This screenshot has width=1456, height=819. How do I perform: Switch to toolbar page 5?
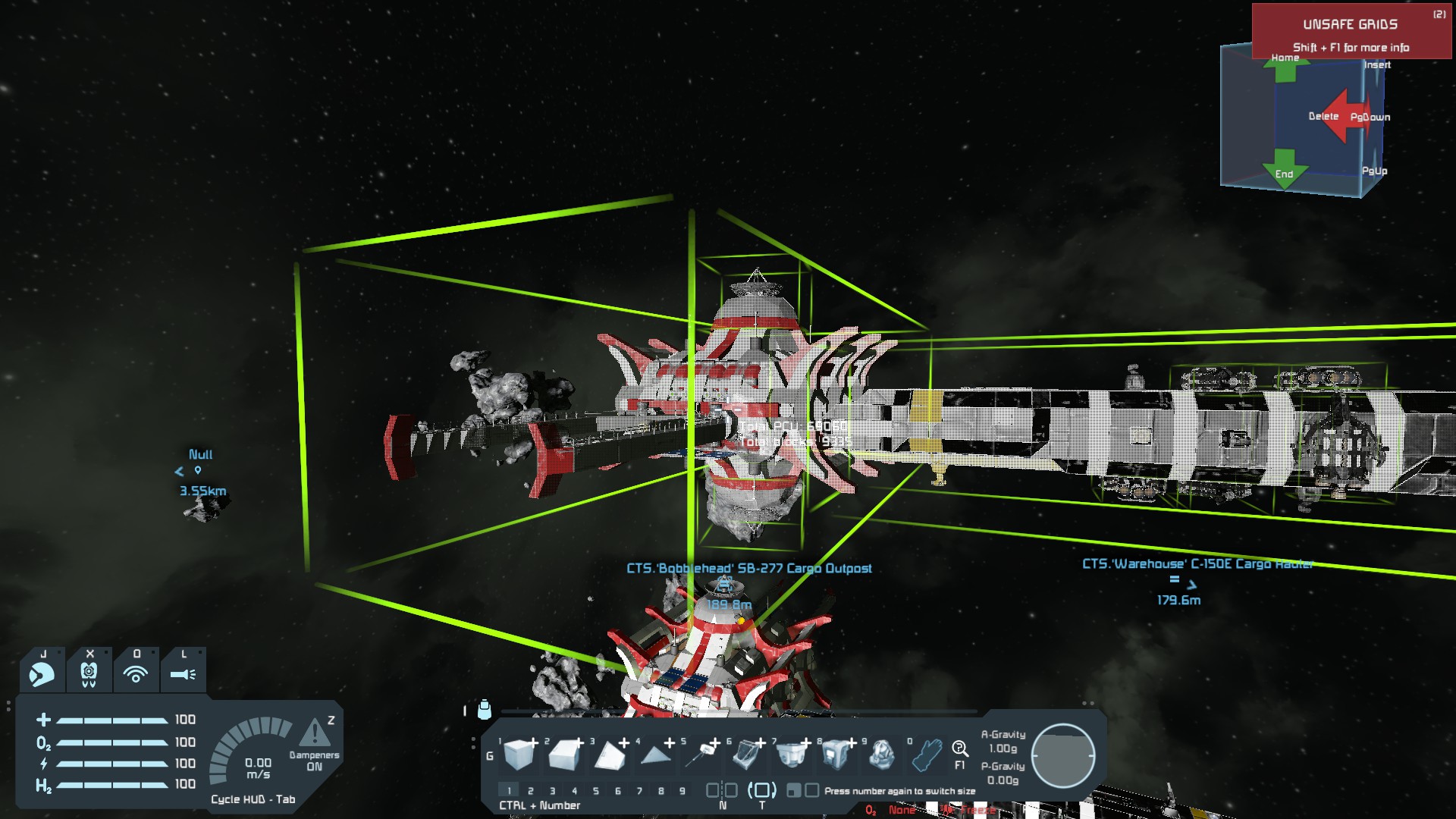[596, 791]
